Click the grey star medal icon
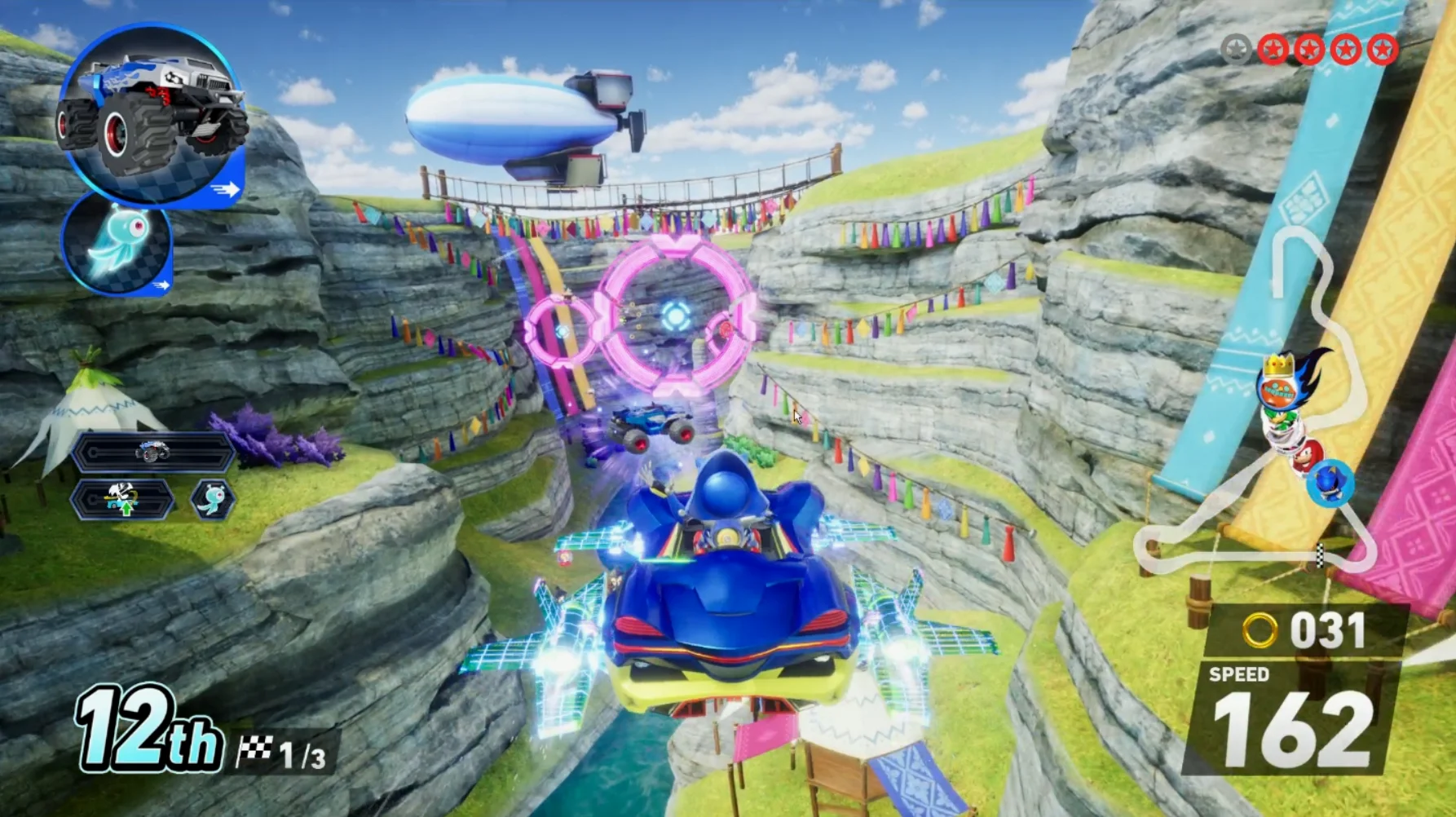Viewport: 1456px width, 817px height. coord(1236,50)
